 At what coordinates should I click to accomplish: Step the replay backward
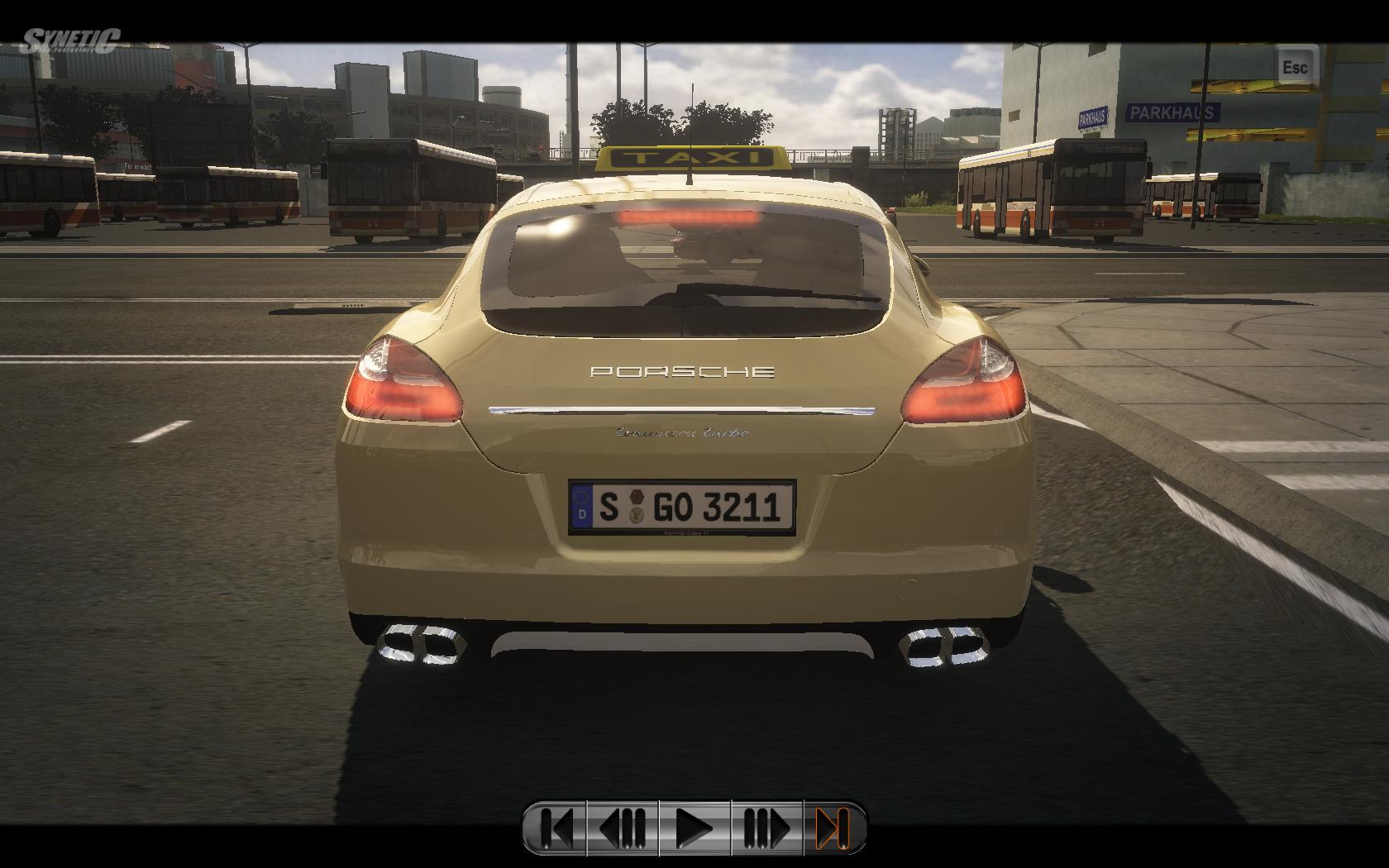pyautogui.click(x=623, y=827)
